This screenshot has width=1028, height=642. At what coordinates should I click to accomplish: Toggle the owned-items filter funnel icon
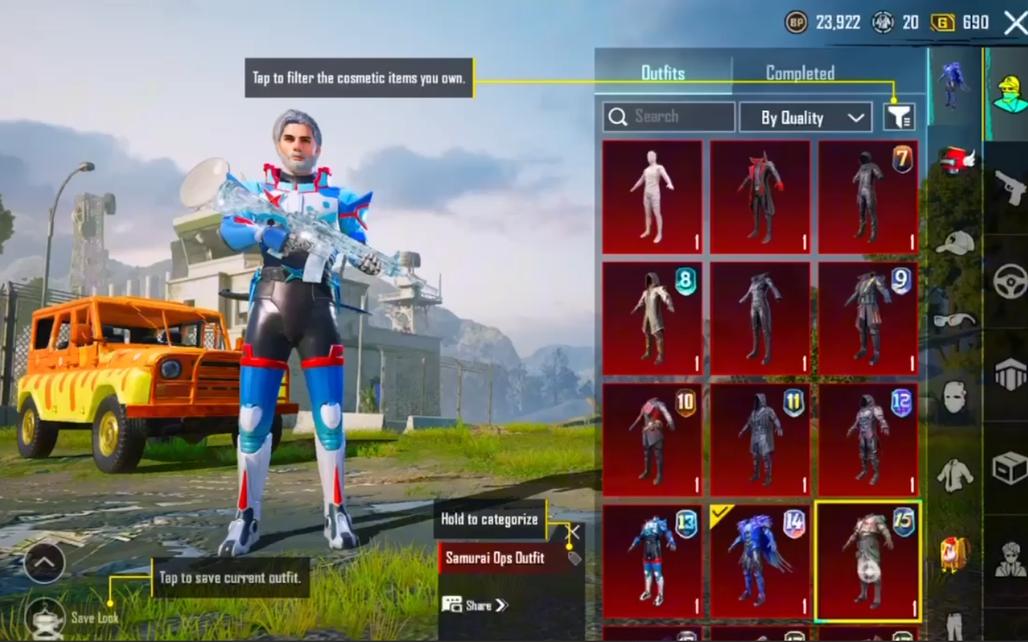(899, 117)
